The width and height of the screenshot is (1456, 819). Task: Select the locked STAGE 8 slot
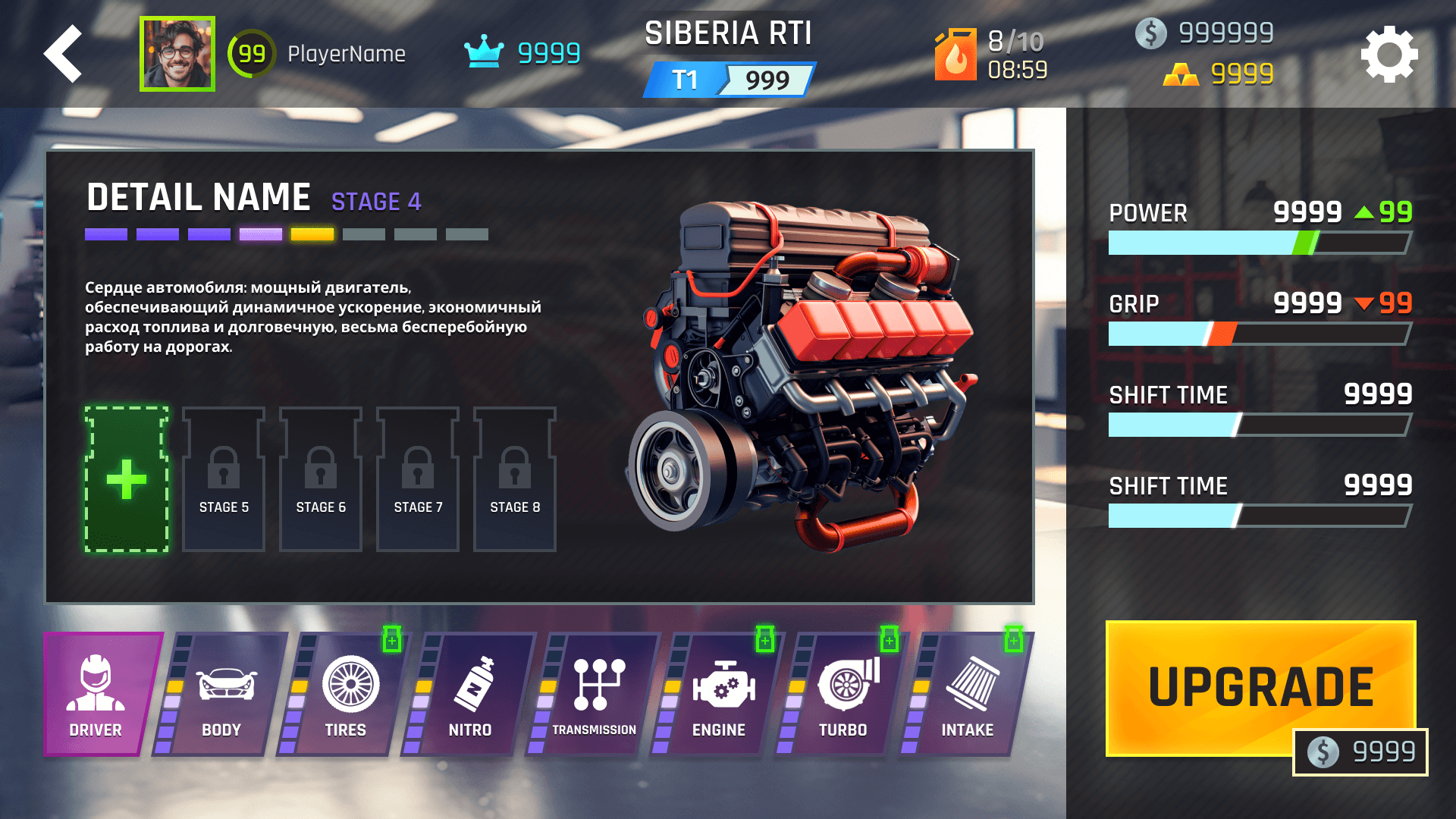click(515, 479)
